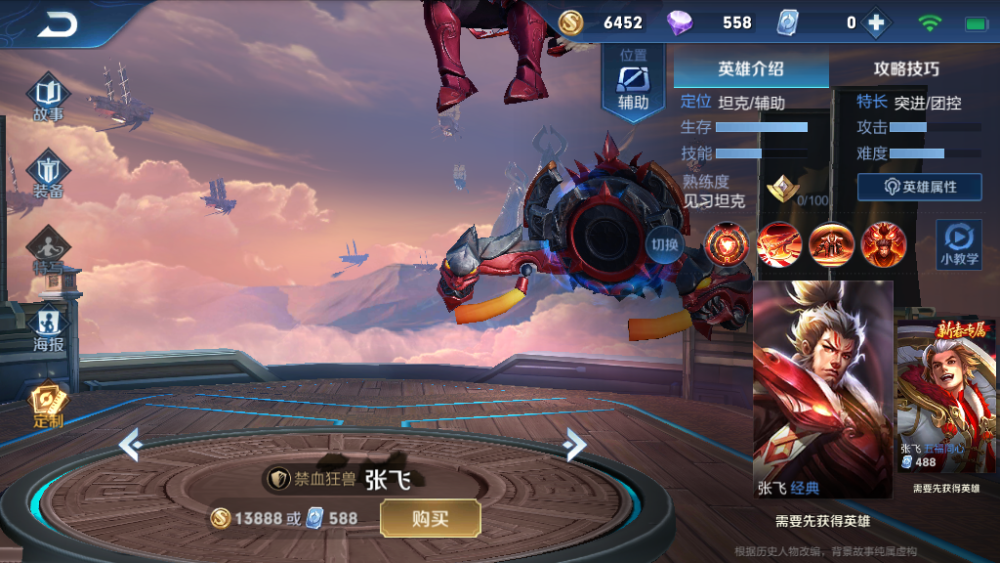Image resolution: width=1000 pixels, height=563 pixels.
Task: Show the next hero with right arrow
Action: coord(574,443)
